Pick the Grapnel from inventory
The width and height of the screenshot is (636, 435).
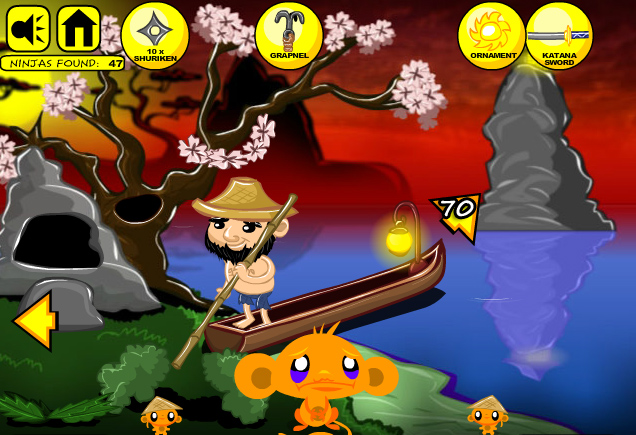coord(289,35)
